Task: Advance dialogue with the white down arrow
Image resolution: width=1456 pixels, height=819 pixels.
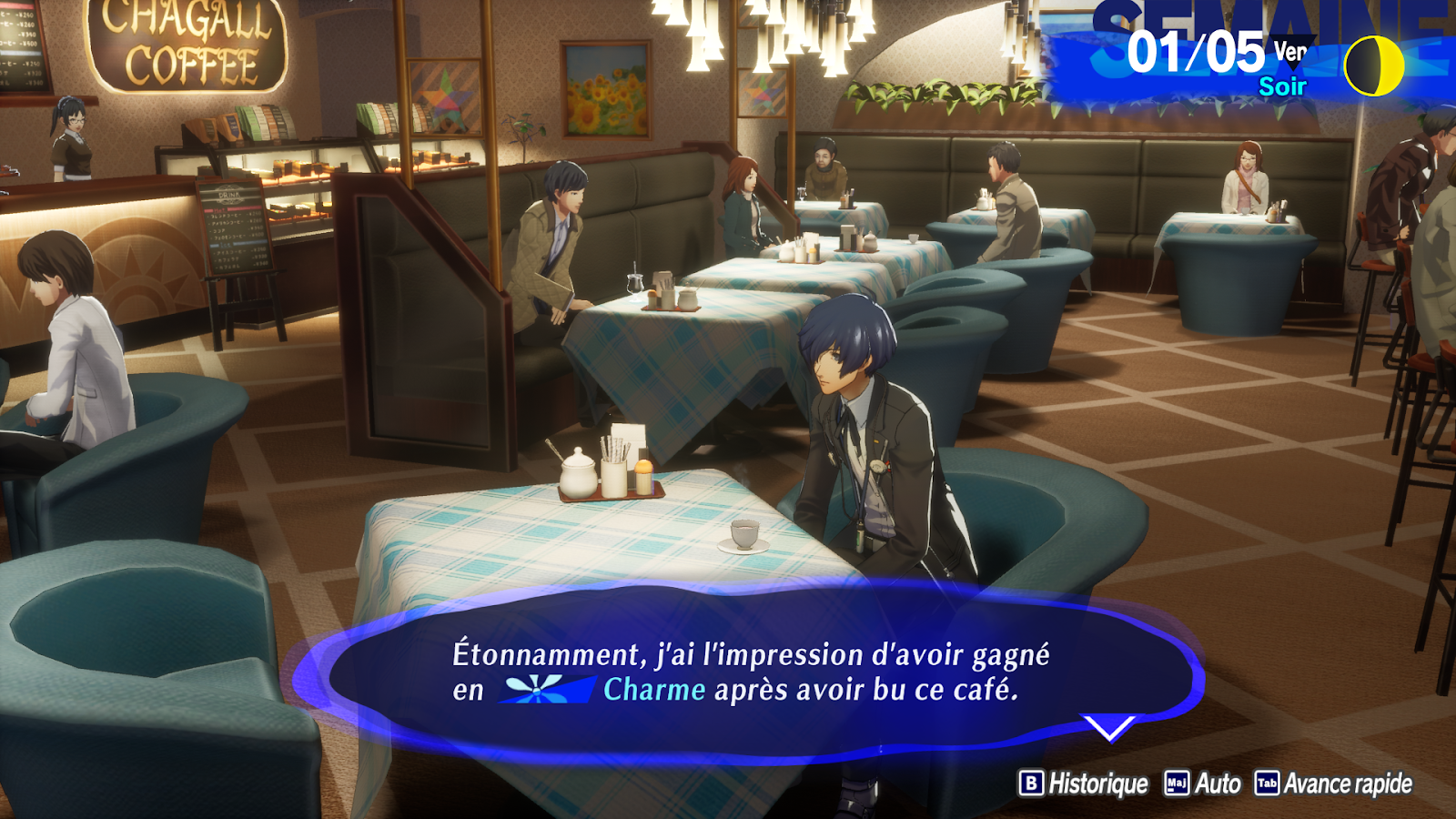Action: 1109,727
